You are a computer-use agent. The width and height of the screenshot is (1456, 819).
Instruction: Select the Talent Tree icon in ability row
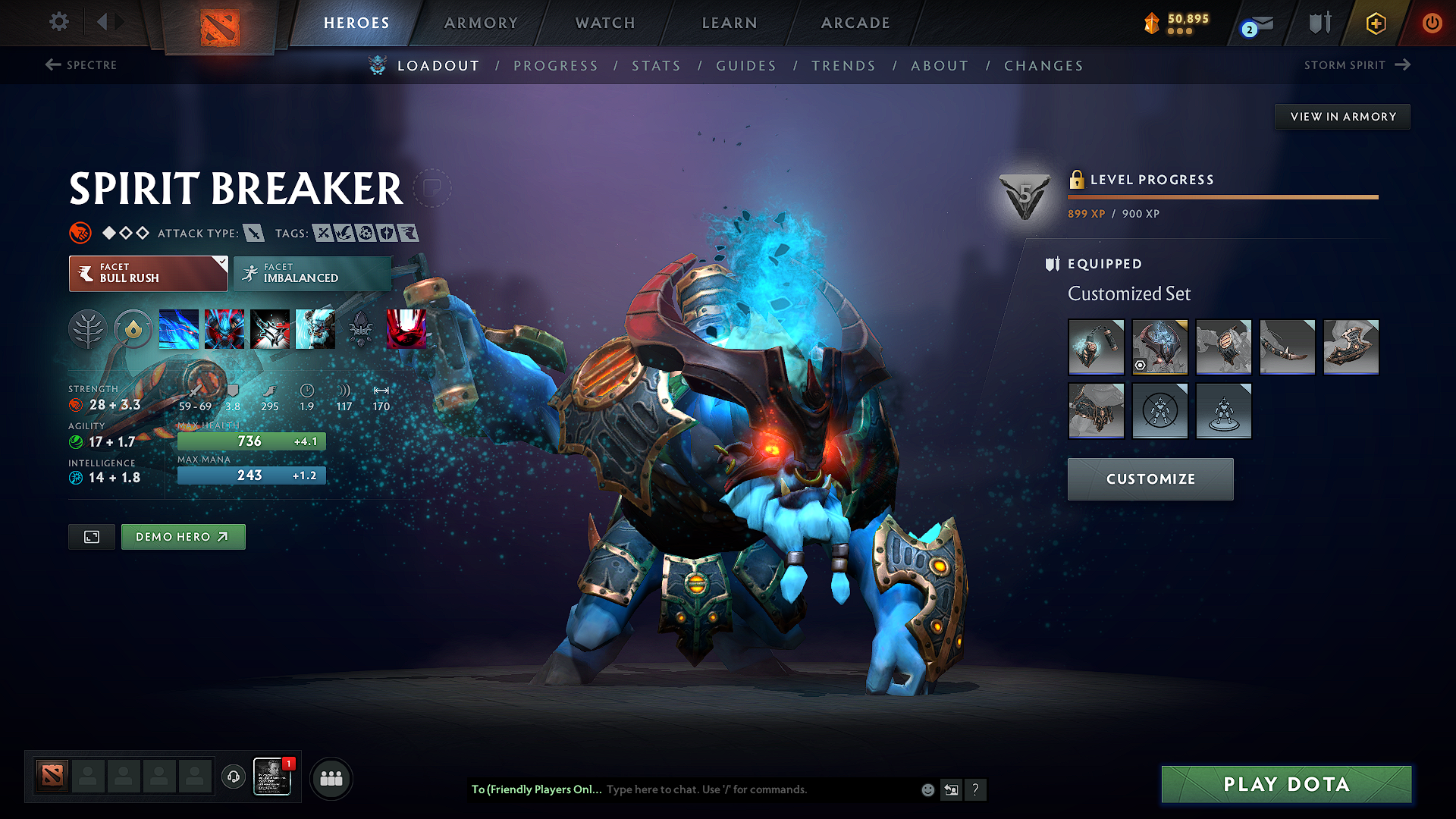click(88, 329)
